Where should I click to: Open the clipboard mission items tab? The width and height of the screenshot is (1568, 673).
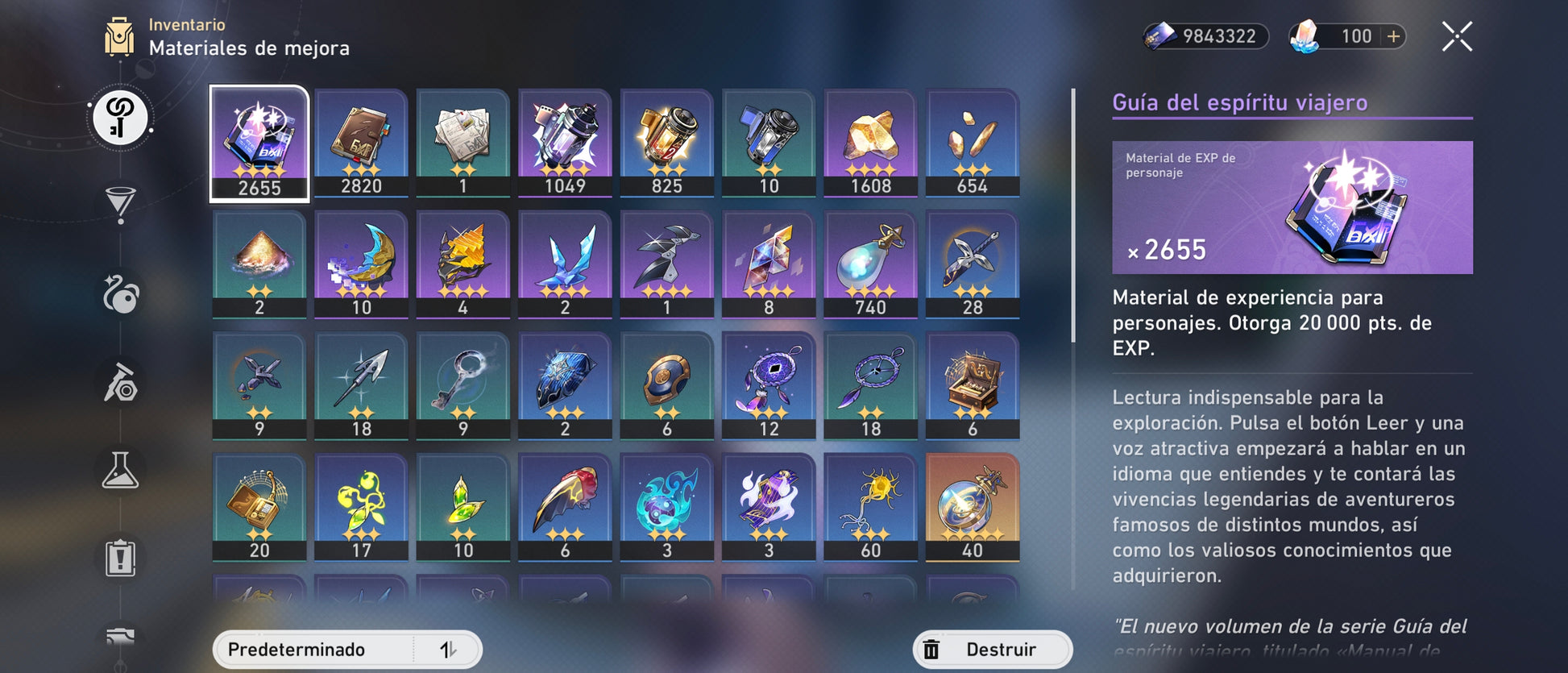pyautogui.click(x=120, y=558)
